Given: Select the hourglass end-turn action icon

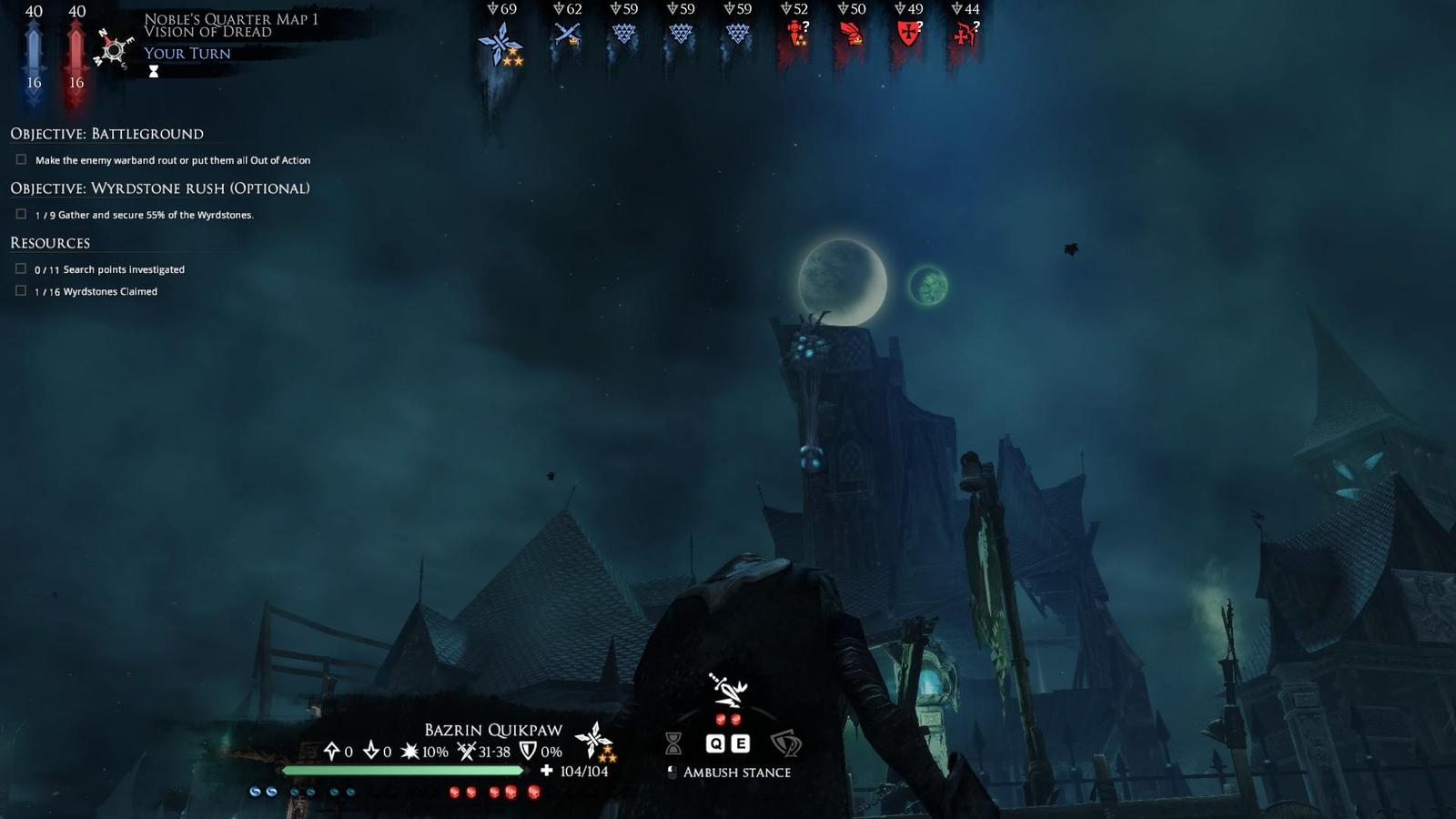Looking at the screenshot, I should (673, 743).
